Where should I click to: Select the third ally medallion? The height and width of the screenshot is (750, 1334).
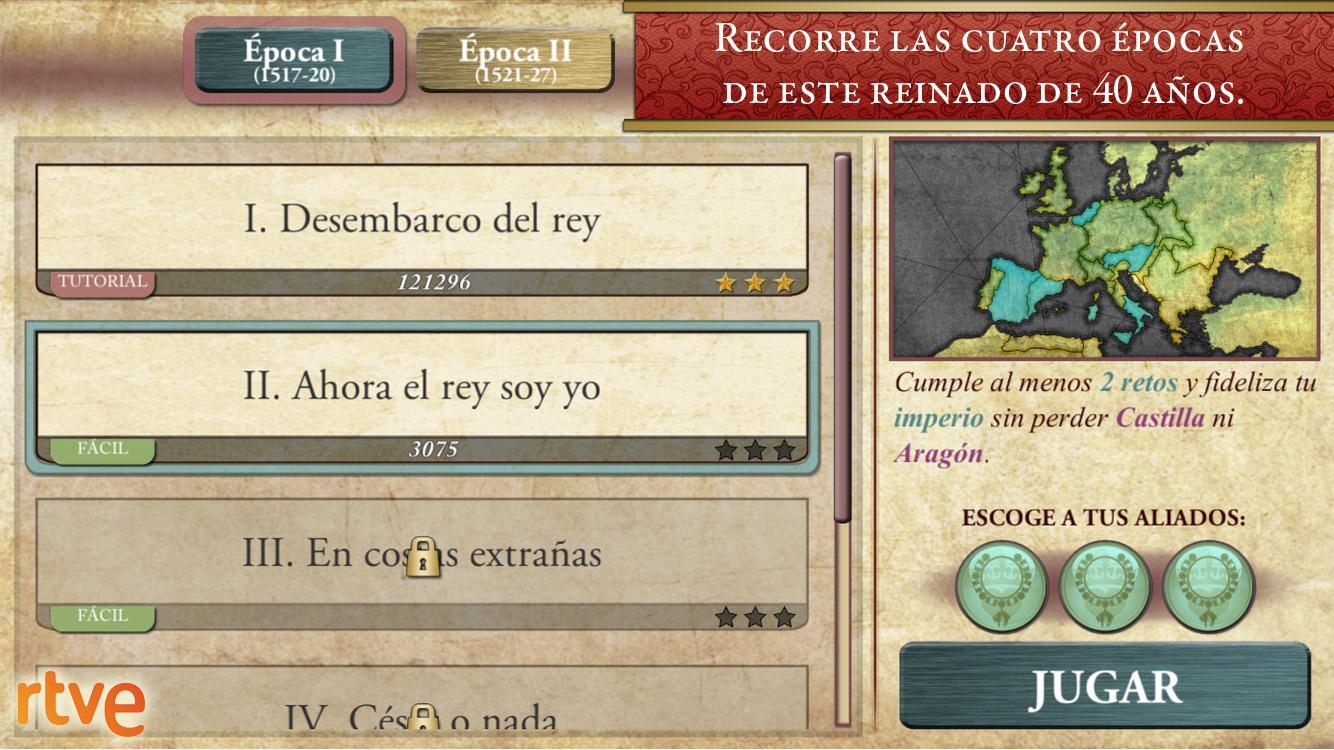pos(1206,579)
